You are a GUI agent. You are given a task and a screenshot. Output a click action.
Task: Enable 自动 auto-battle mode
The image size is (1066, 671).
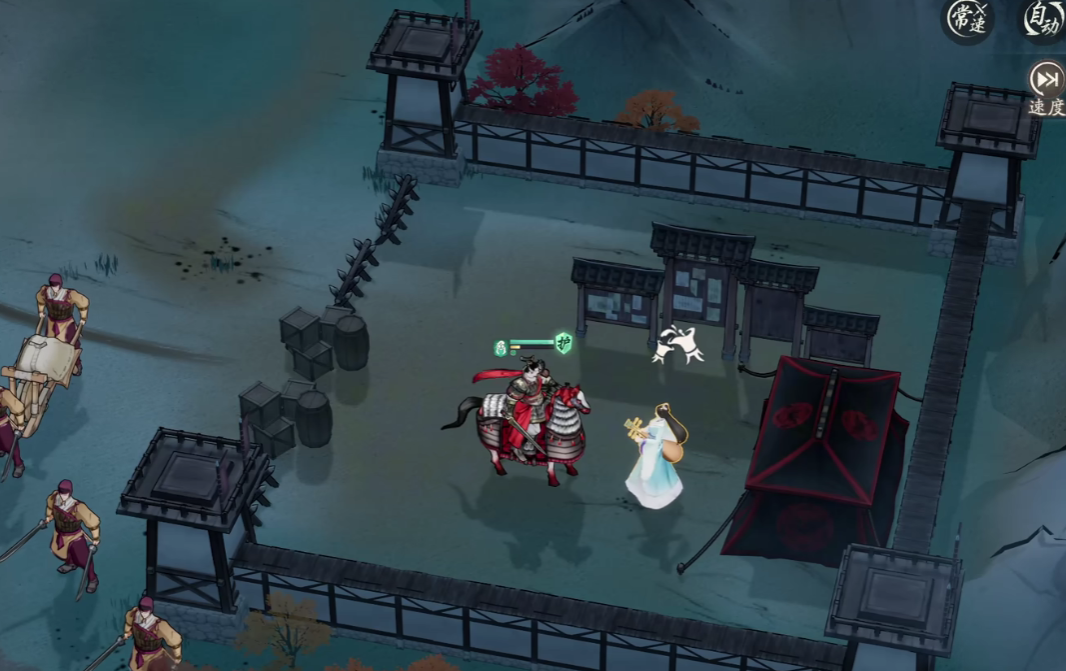point(1043,20)
